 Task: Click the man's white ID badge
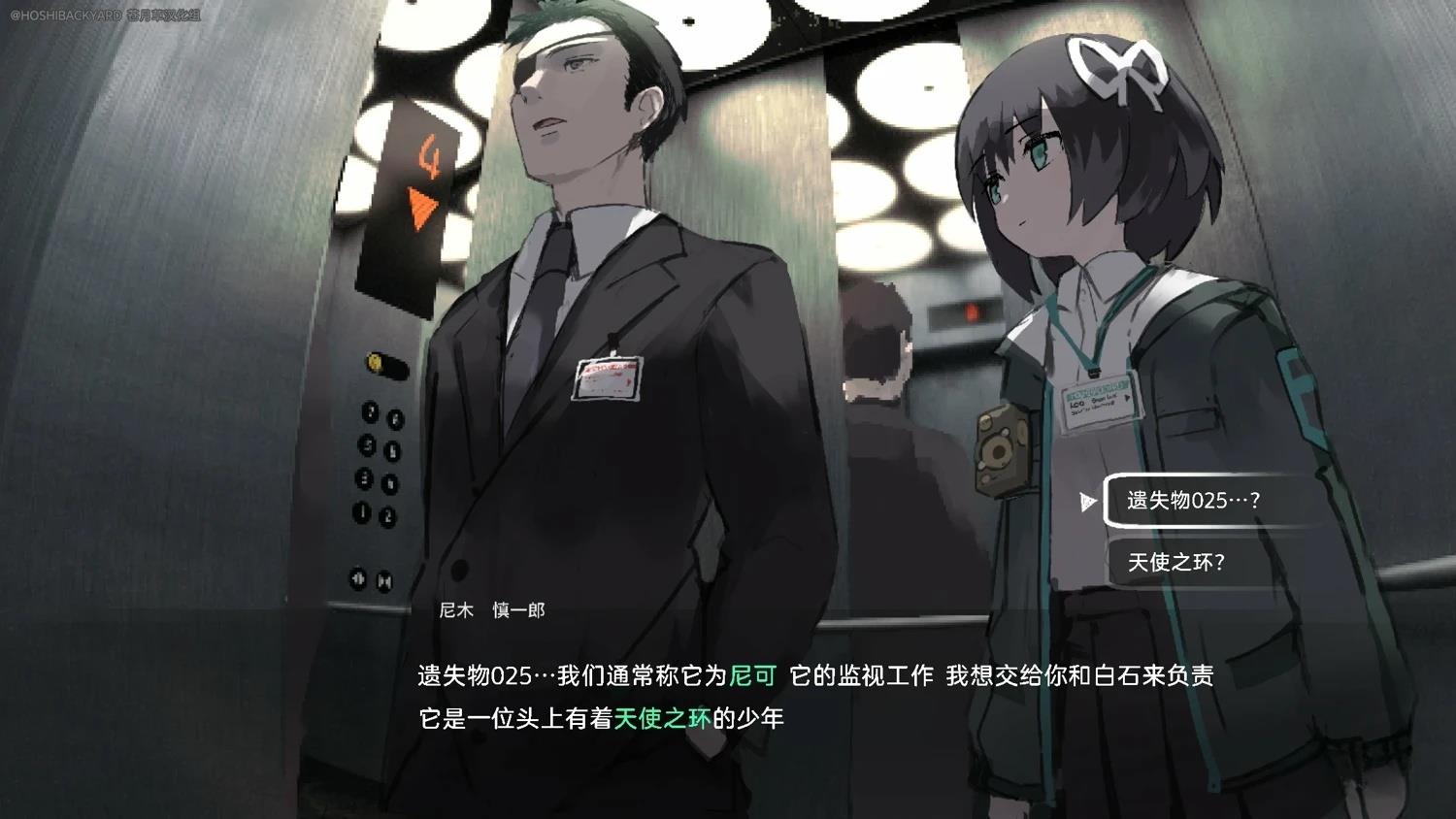[x=607, y=380]
